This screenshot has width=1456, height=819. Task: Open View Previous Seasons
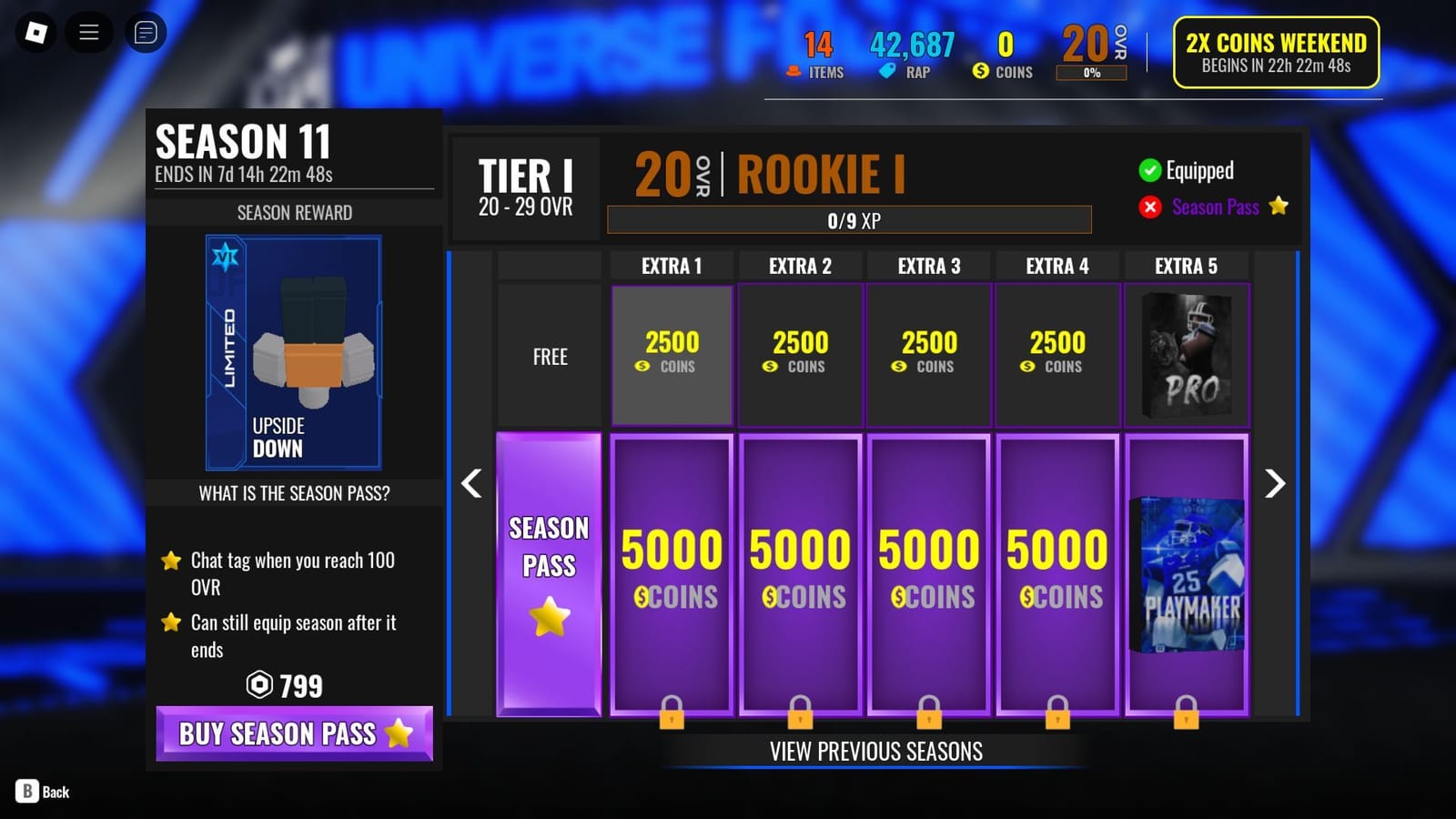point(875,751)
